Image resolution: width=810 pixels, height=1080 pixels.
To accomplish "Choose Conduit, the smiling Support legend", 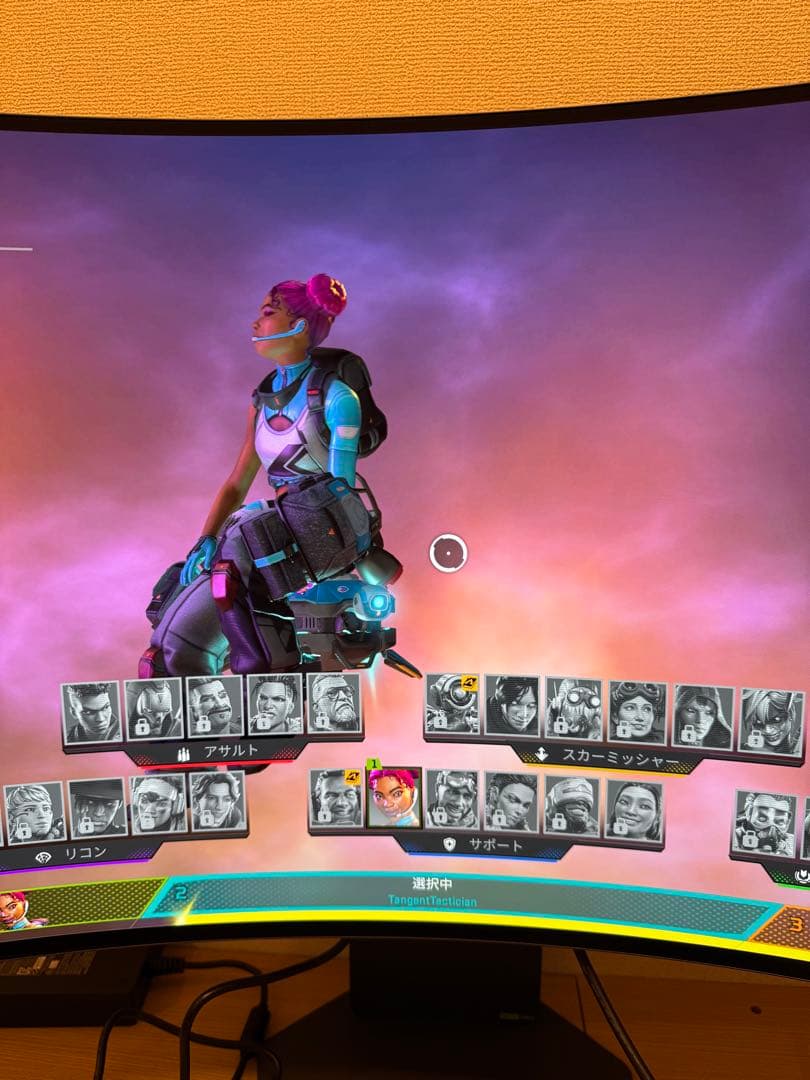I will (634, 808).
